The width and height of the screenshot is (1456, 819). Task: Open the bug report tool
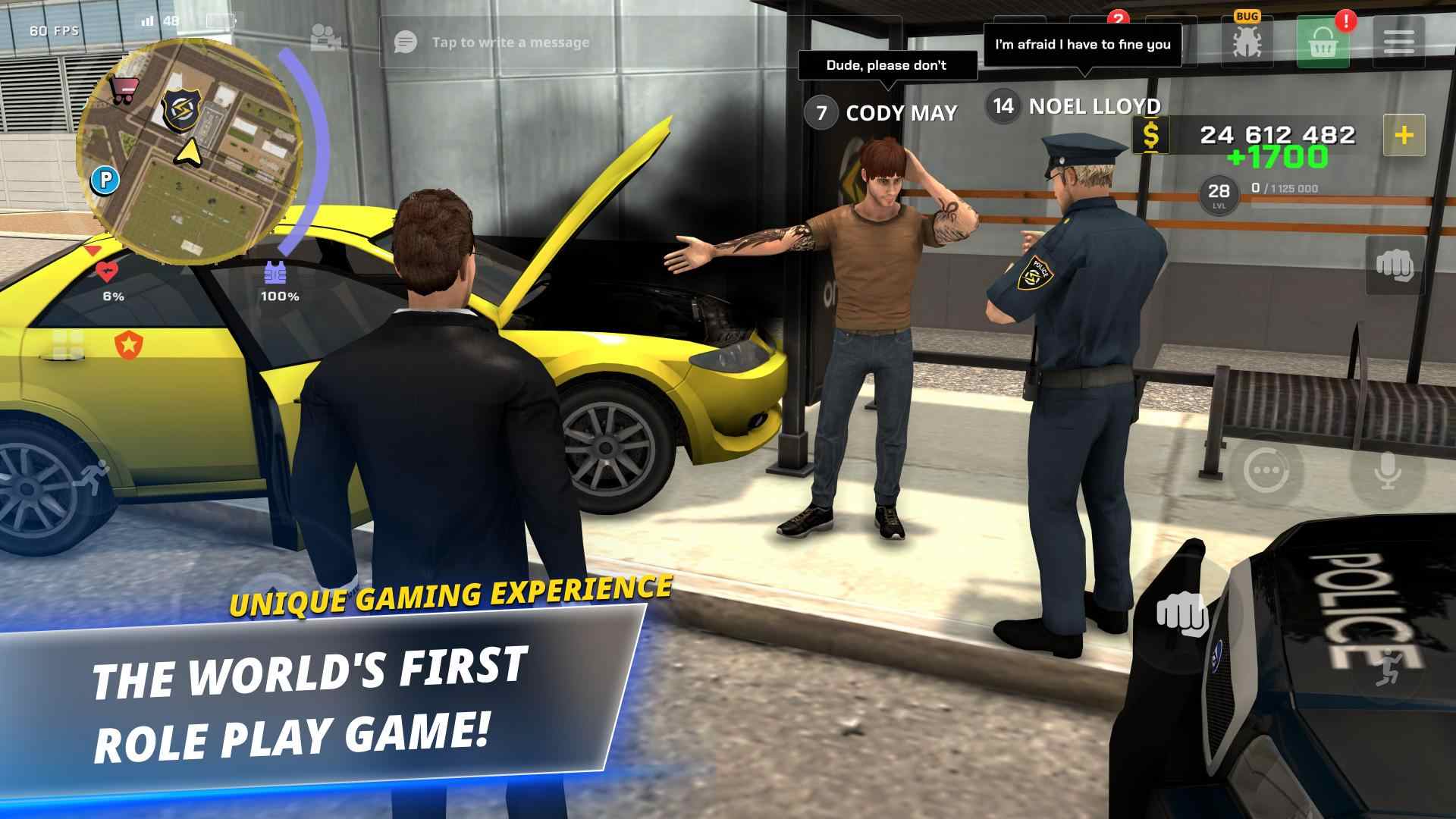[1248, 40]
